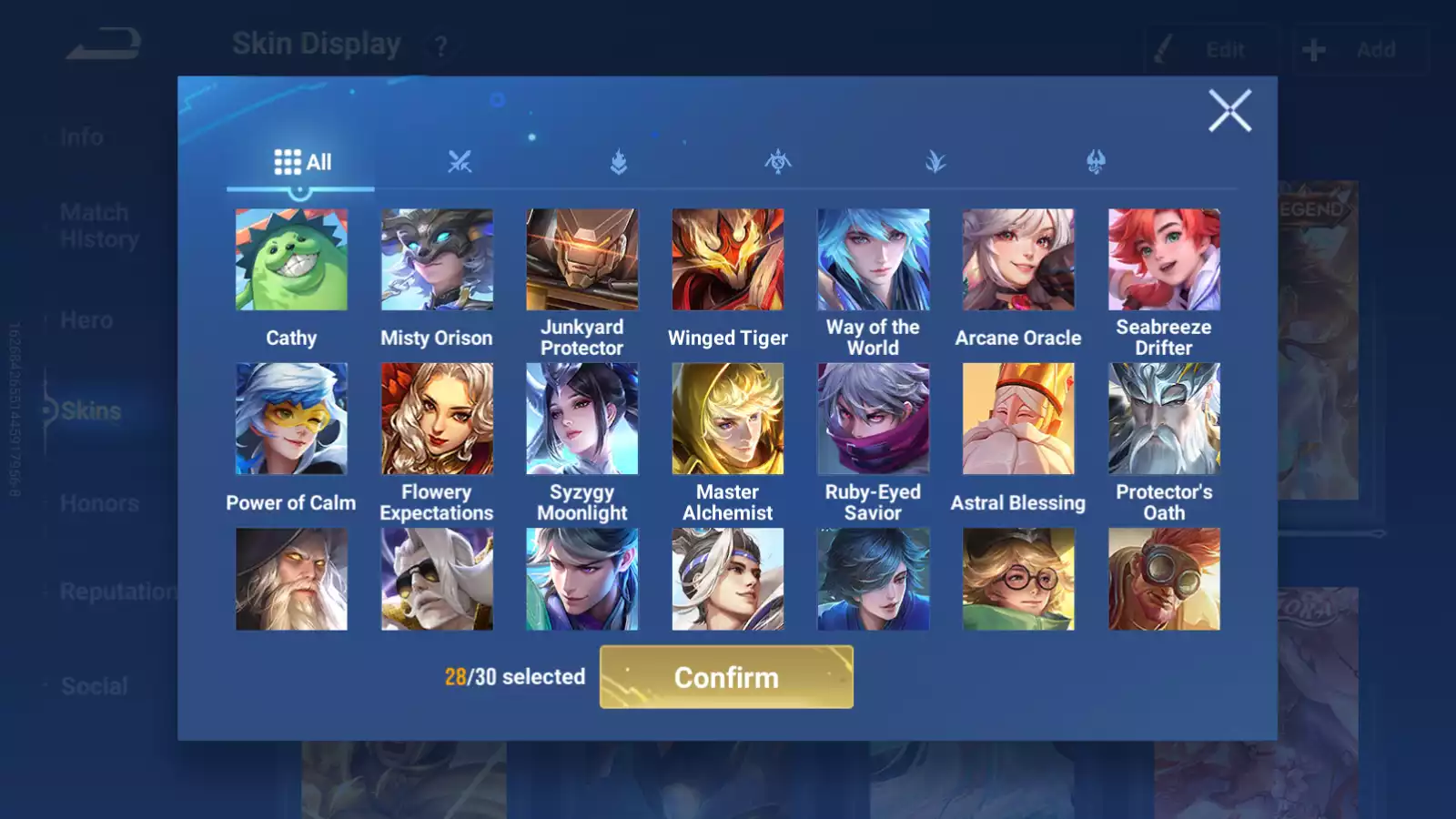
Task: Click the help question mark beside Skin Display
Action: click(x=440, y=45)
